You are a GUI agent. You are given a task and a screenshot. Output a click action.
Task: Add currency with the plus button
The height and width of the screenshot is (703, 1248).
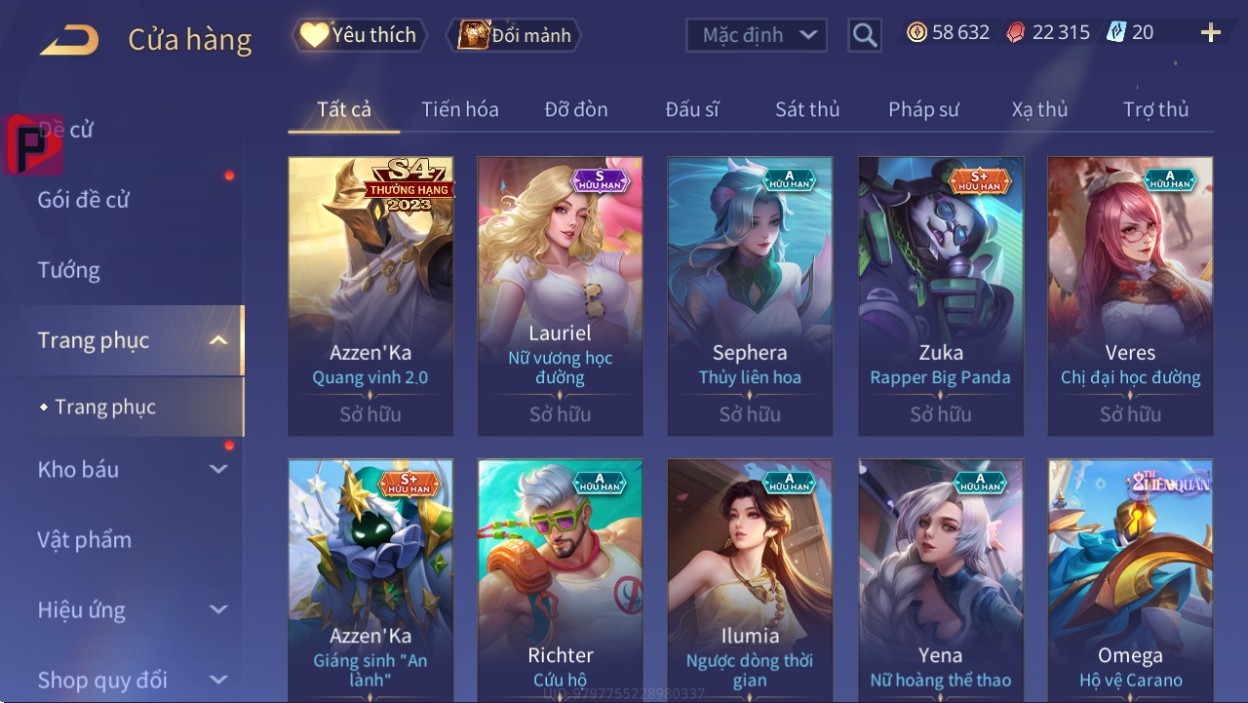[x=1210, y=33]
